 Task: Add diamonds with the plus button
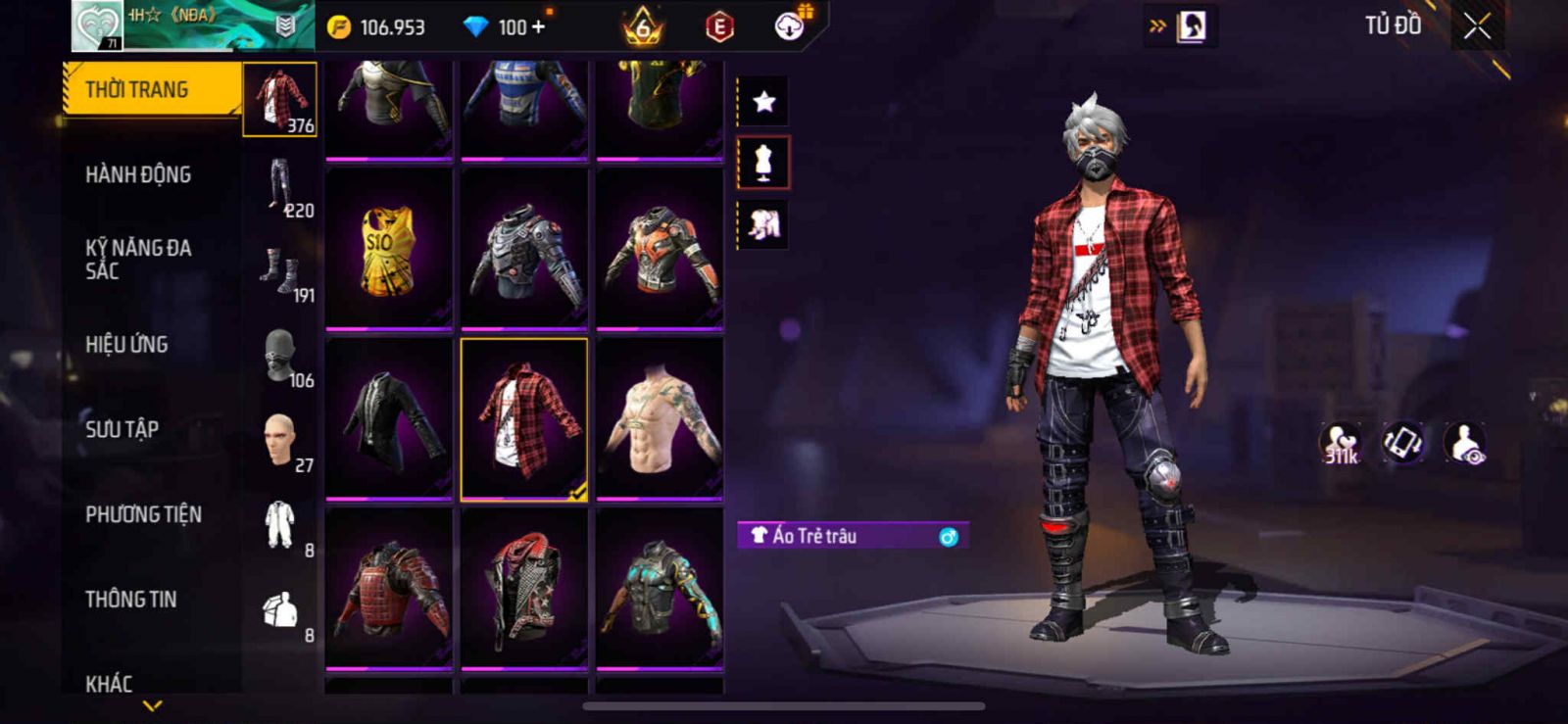[537, 27]
